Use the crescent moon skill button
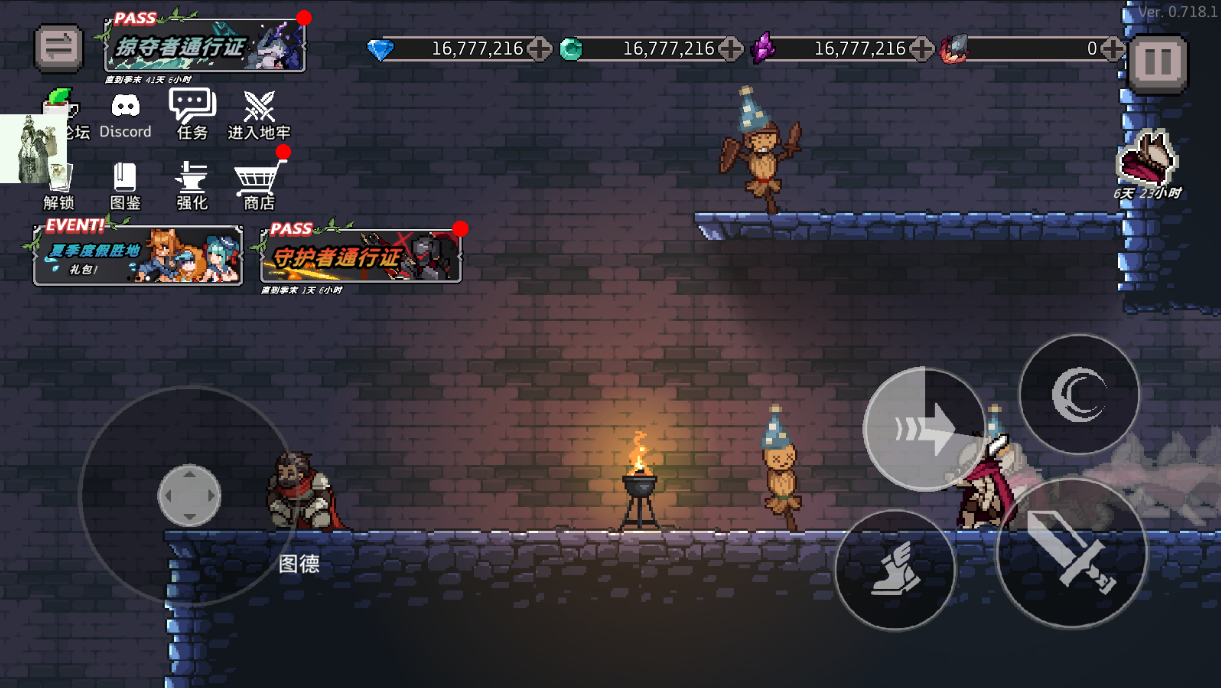The height and width of the screenshot is (688, 1221). pyautogui.click(x=1079, y=394)
